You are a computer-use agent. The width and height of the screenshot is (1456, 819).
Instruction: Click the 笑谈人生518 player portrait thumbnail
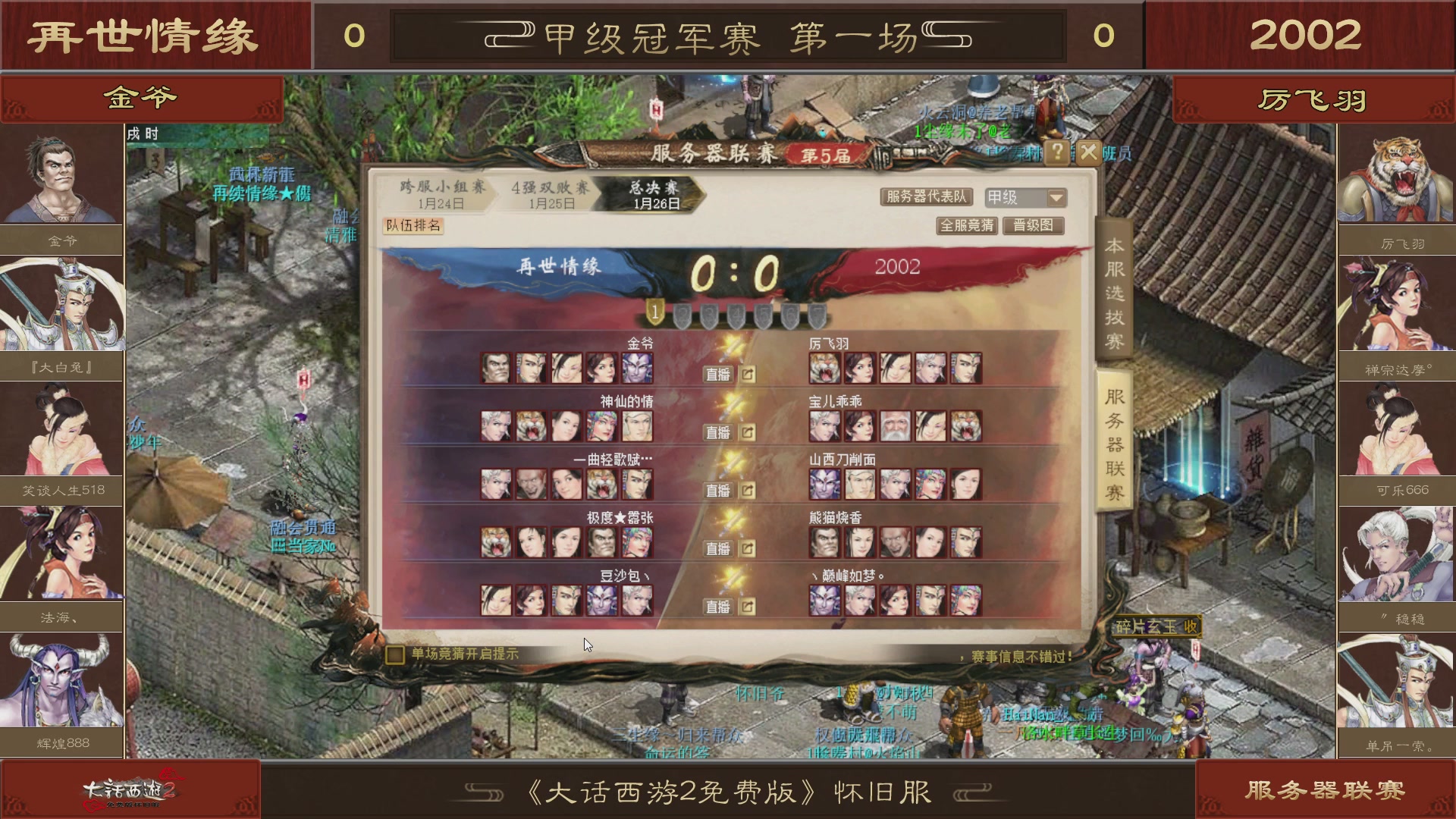point(61,430)
